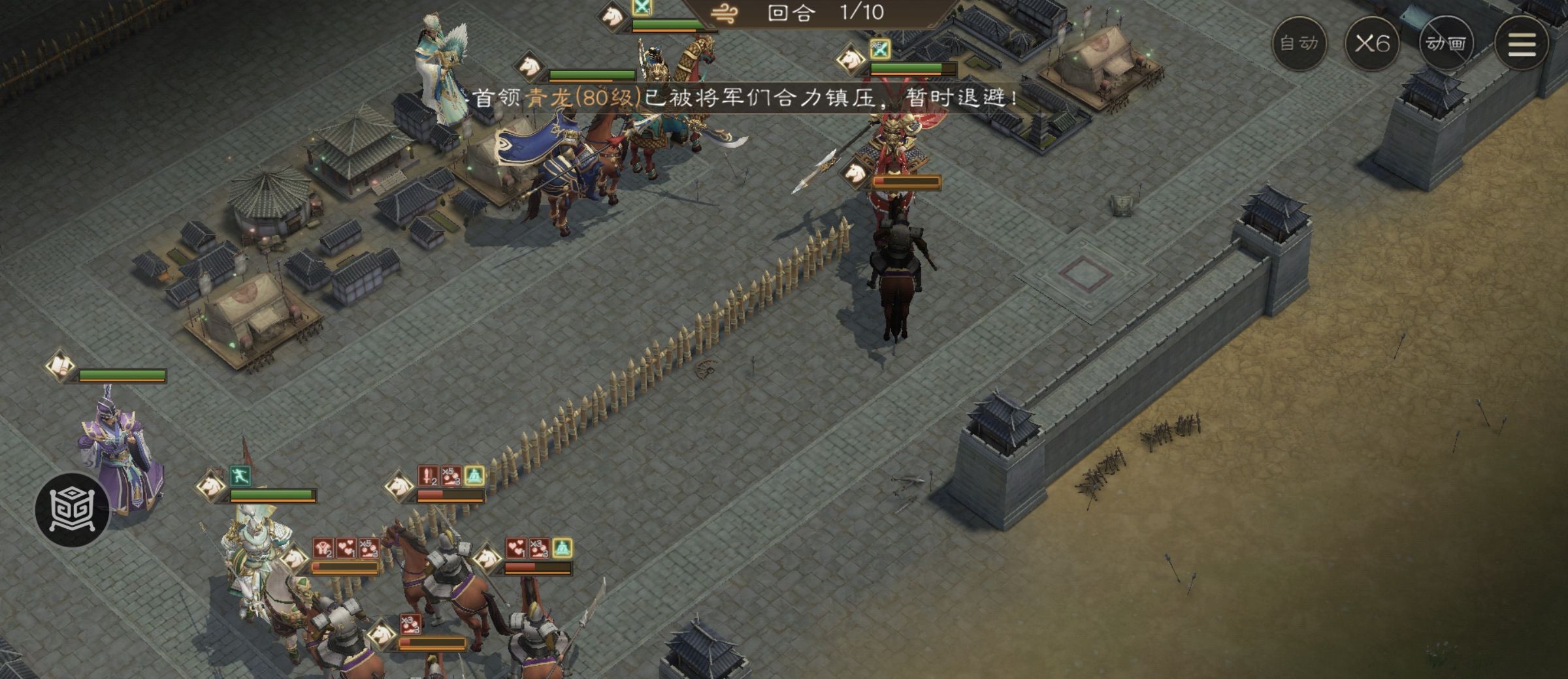Toggle the 动画 animation button
This screenshot has height=679, width=1568.
[1446, 44]
